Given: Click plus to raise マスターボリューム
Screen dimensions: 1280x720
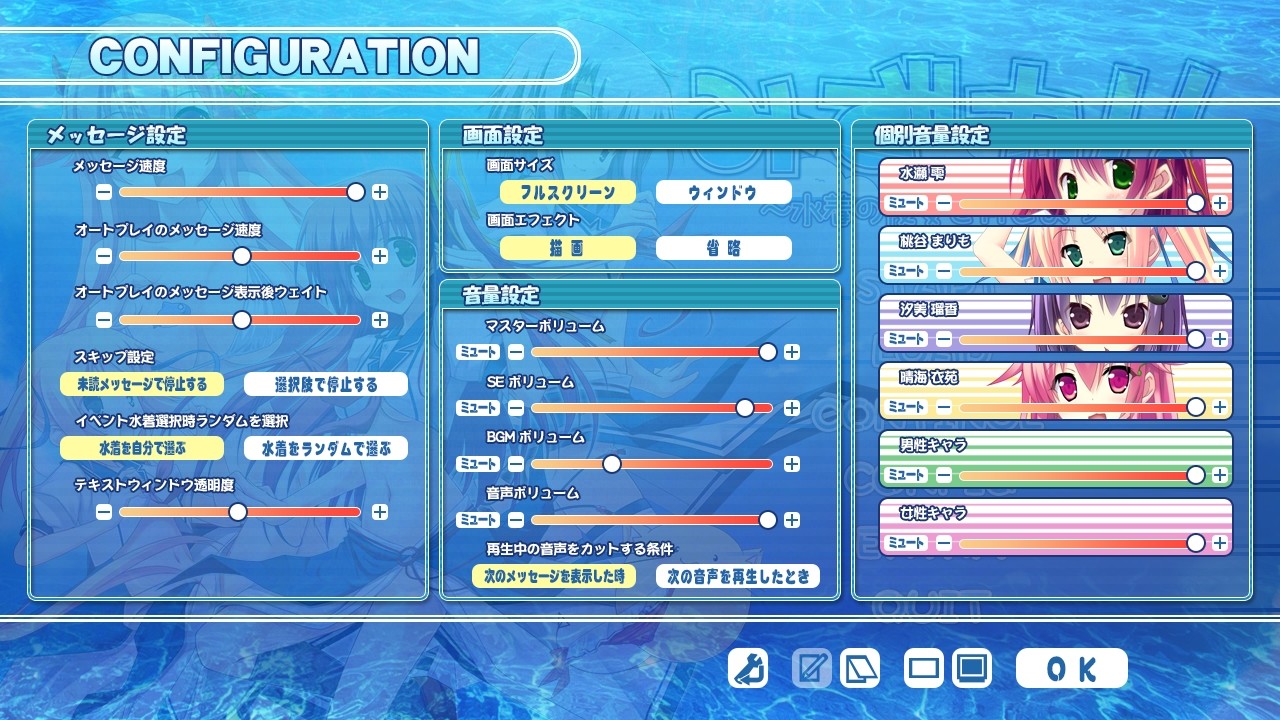Looking at the screenshot, I should tap(791, 352).
